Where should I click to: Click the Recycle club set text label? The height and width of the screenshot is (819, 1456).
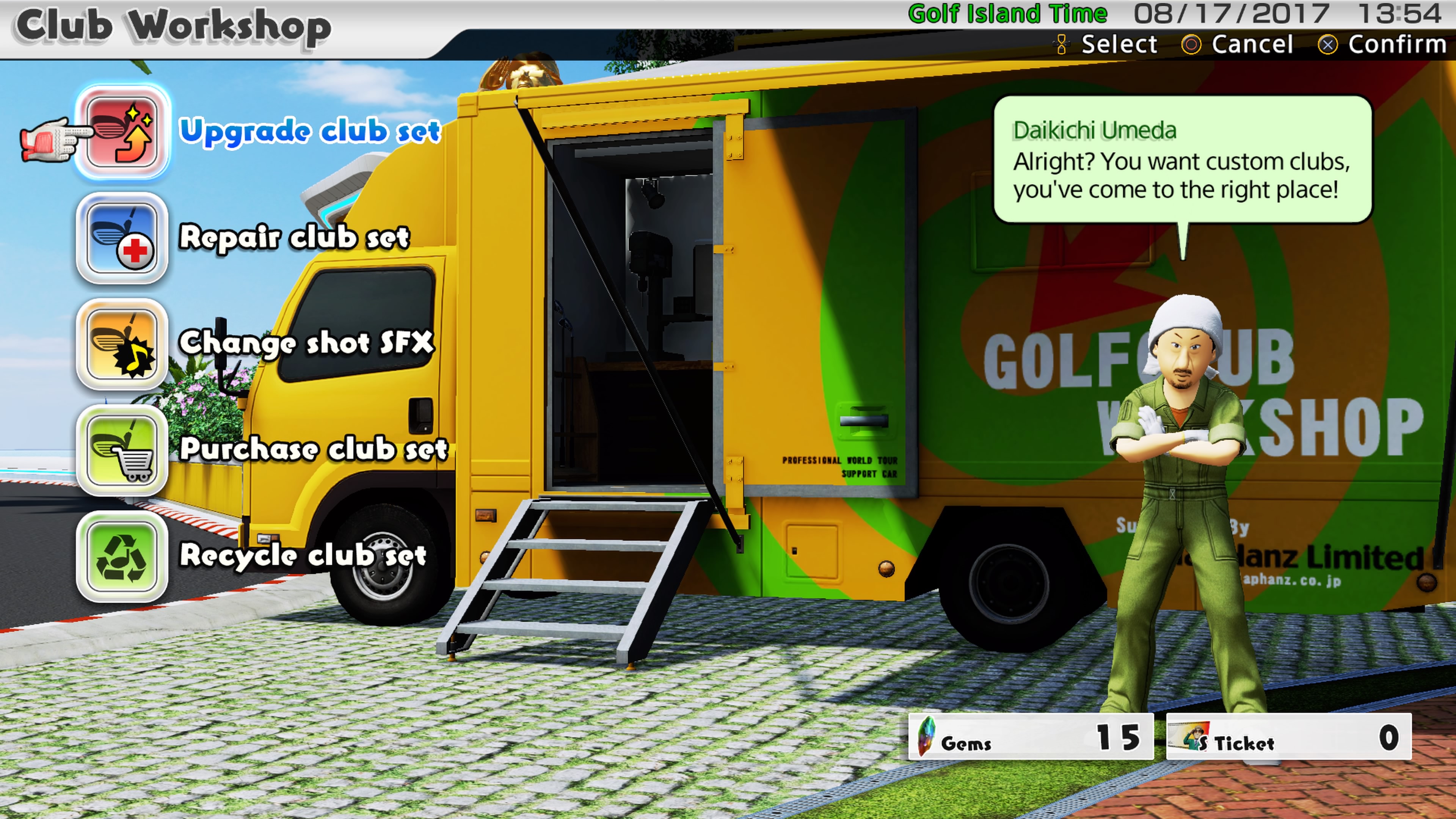click(x=303, y=555)
